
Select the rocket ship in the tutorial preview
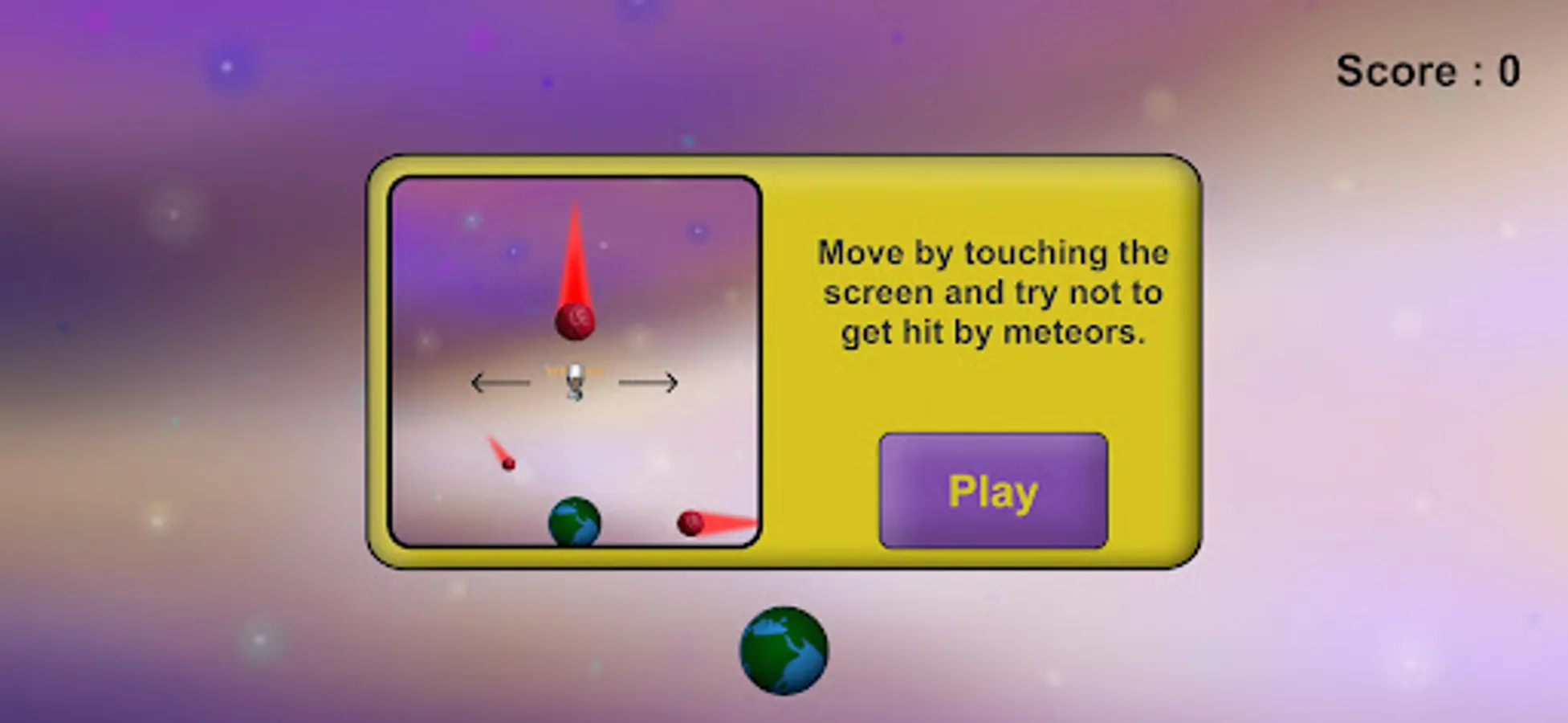tap(576, 380)
